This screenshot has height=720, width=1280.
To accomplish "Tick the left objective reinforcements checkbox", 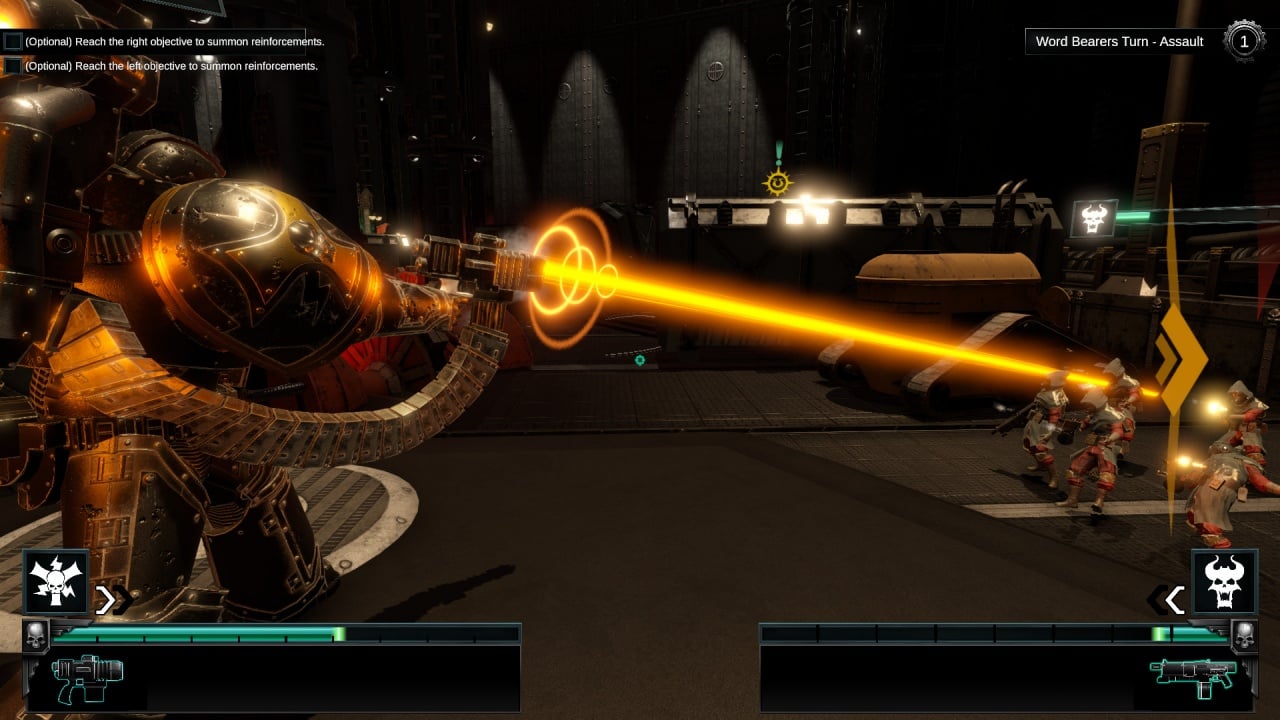I will pyautogui.click(x=13, y=66).
